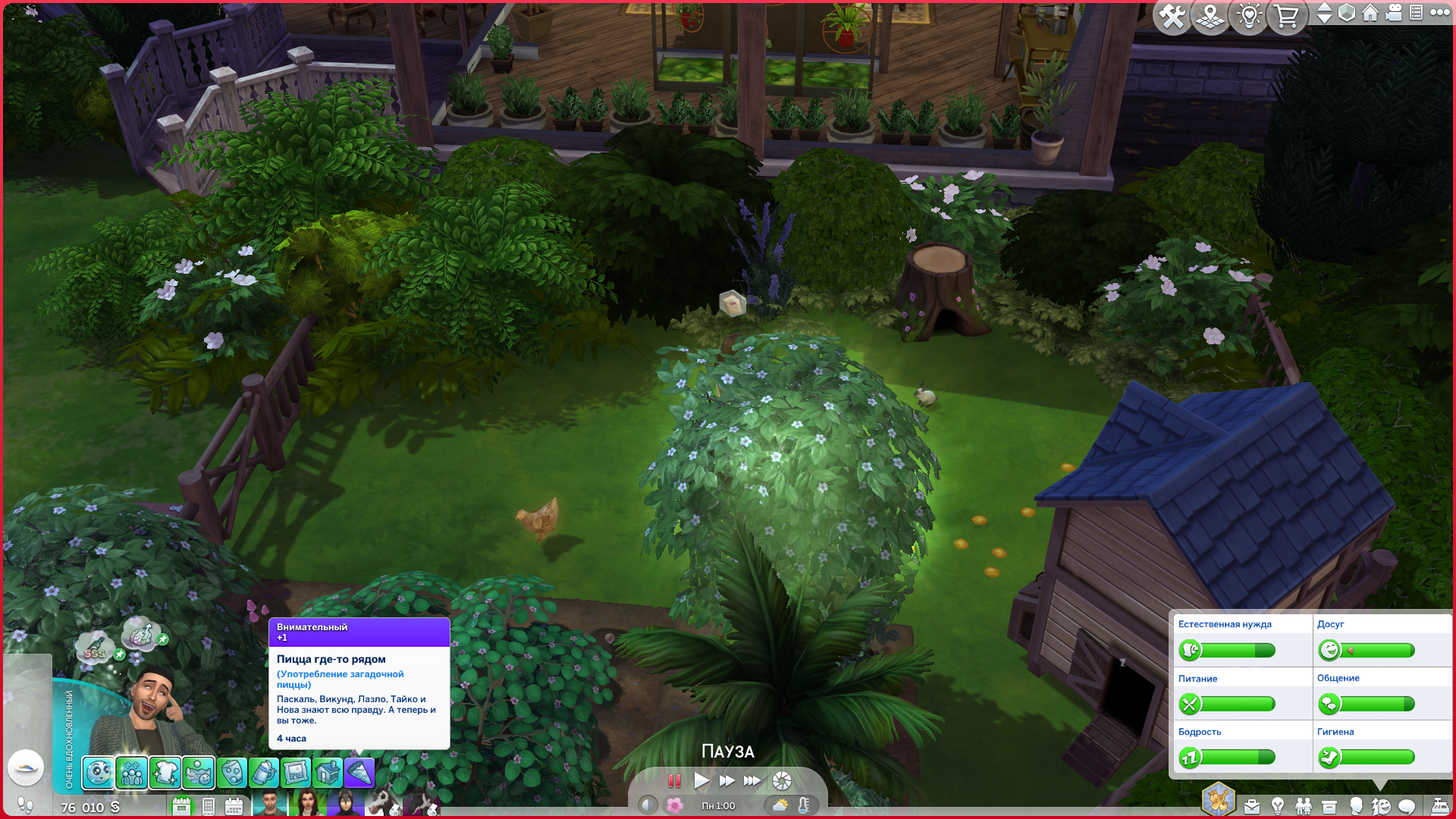Open the weather forecast sun-cloud icon
This screenshot has width=1456, height=819.
(780, 805)
